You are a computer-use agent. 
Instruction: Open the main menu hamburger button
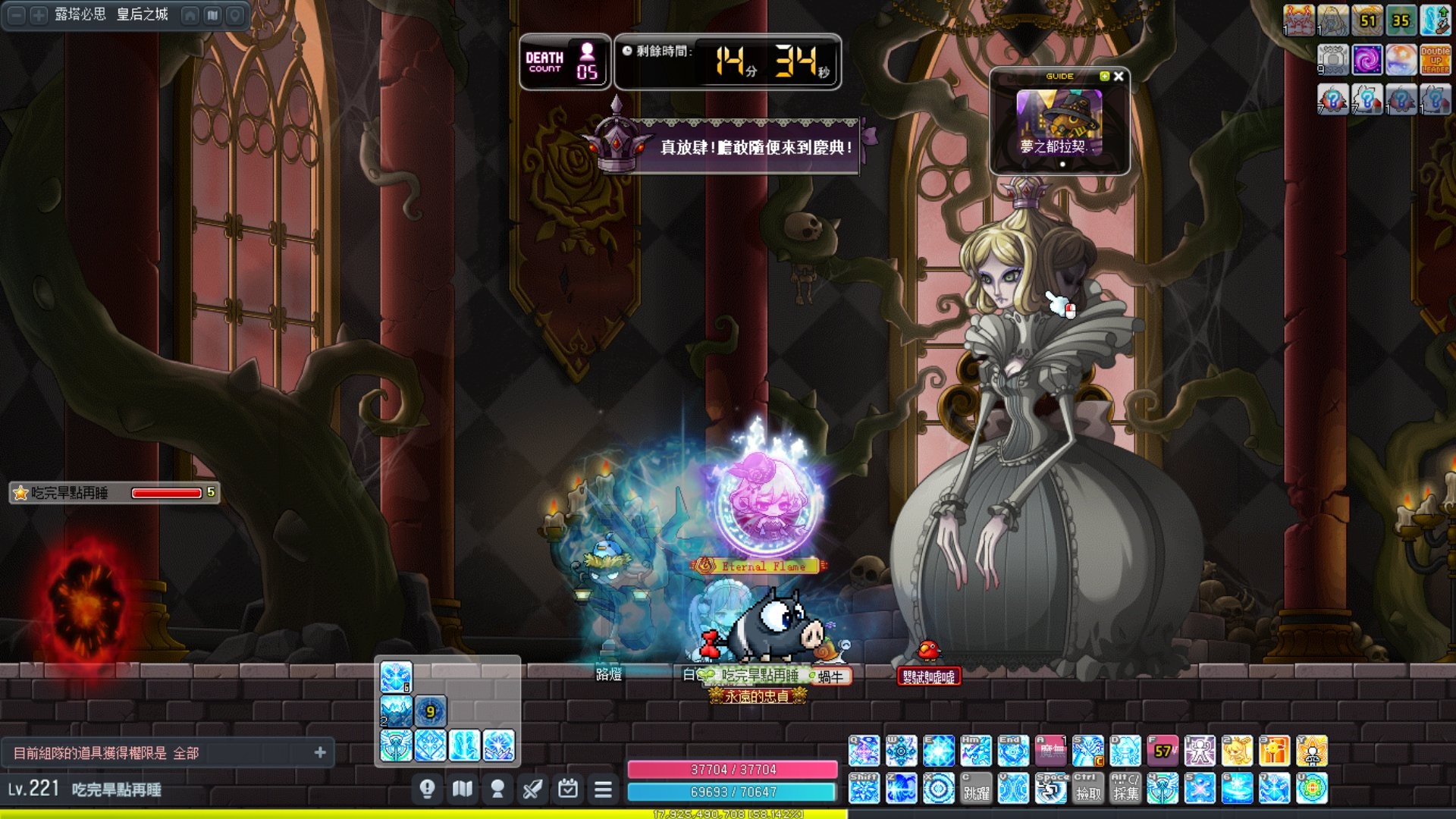click(603, 790)
